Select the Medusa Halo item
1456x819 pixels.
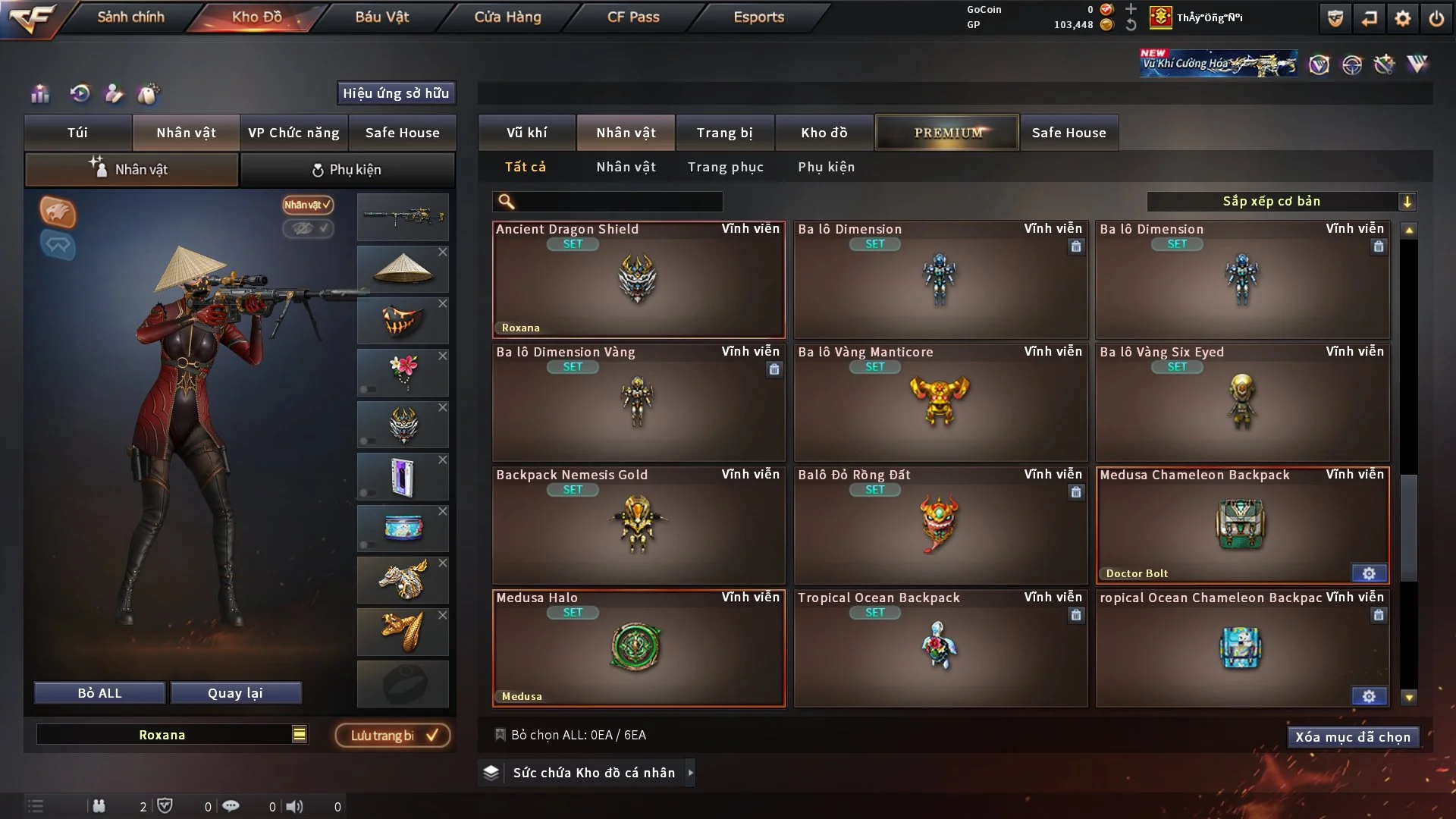(638, 649)
